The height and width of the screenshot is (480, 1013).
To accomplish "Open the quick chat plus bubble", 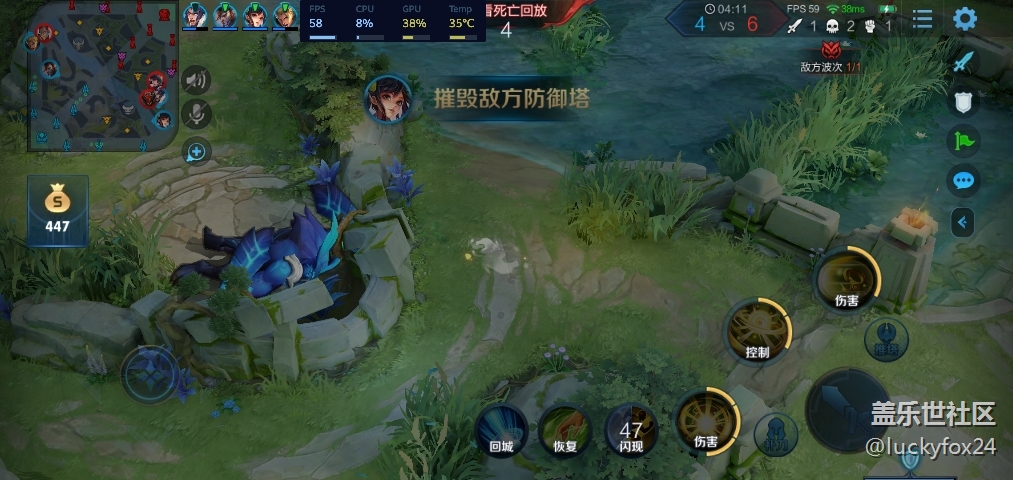I will (196, 152).
